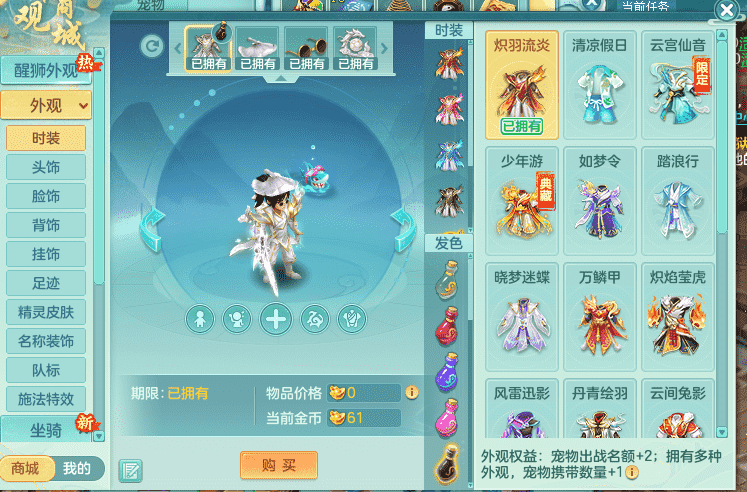Viewport: 747px width, 492px height.
Task: Show the 精灵皮肤 category
Action: (x=46, y=312)
